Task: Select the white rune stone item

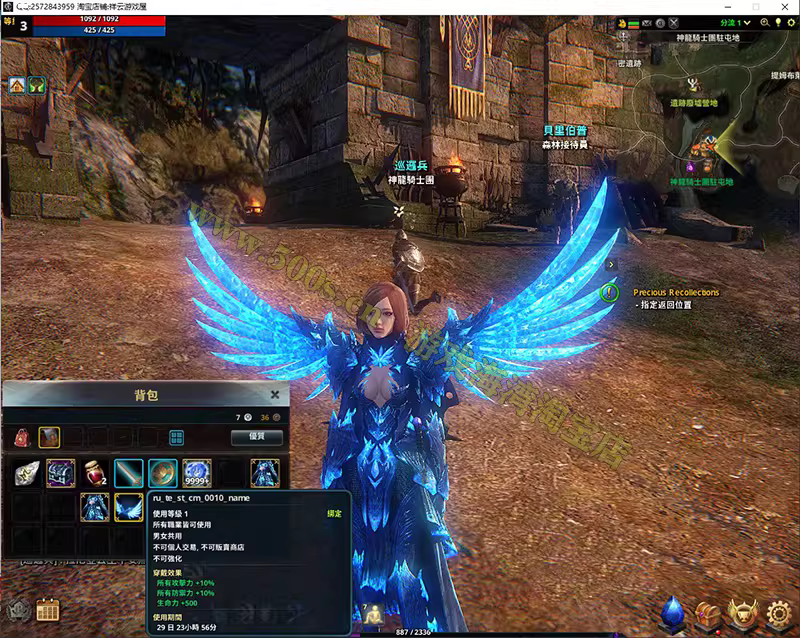Action: [x=27, y=473]
